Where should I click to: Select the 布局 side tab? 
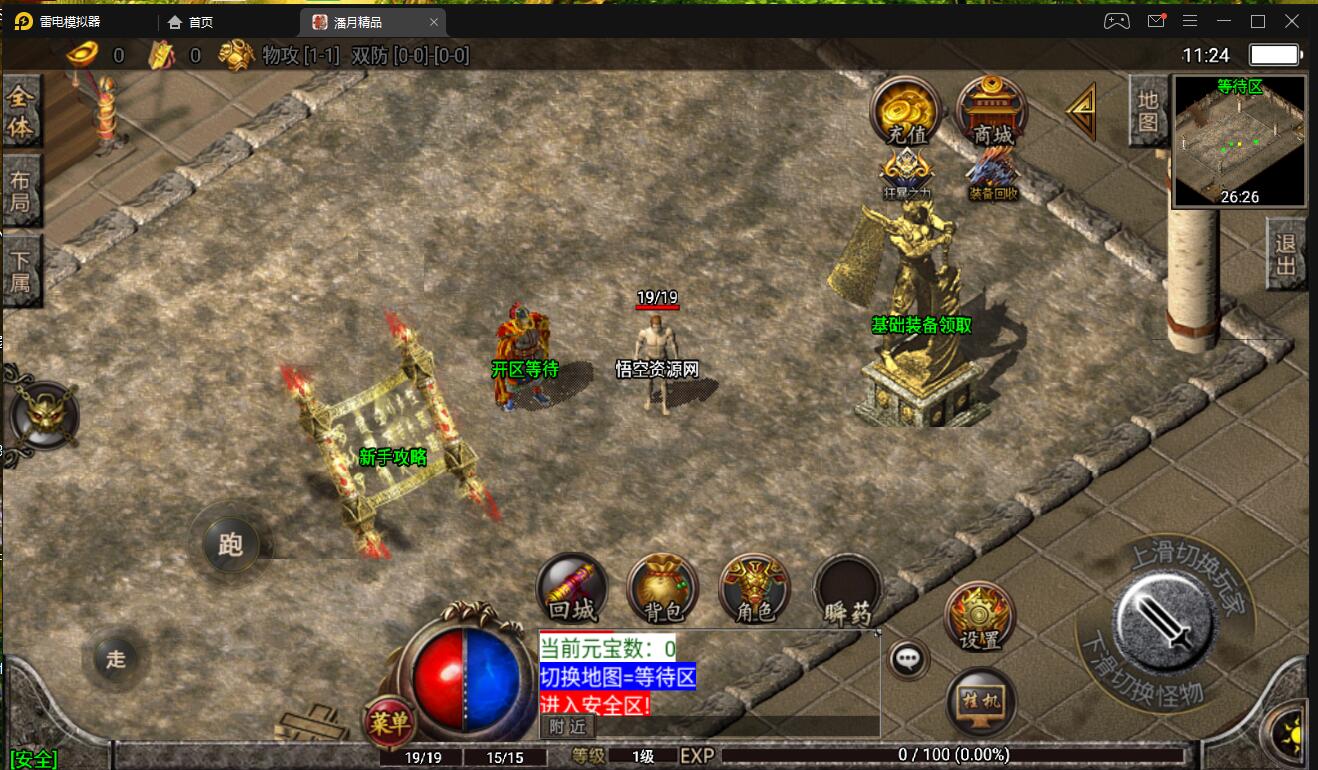click(x=21, y=193)
